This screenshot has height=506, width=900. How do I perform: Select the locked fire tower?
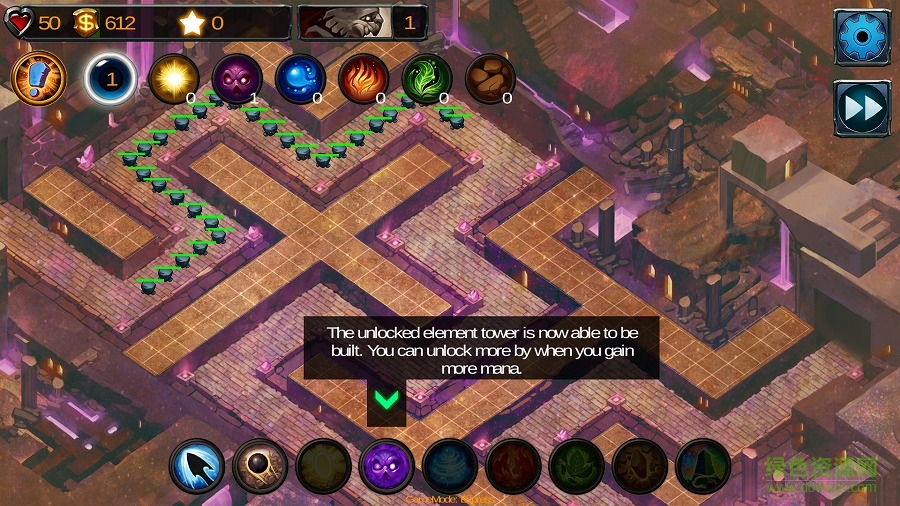click(x=513, y=466)
